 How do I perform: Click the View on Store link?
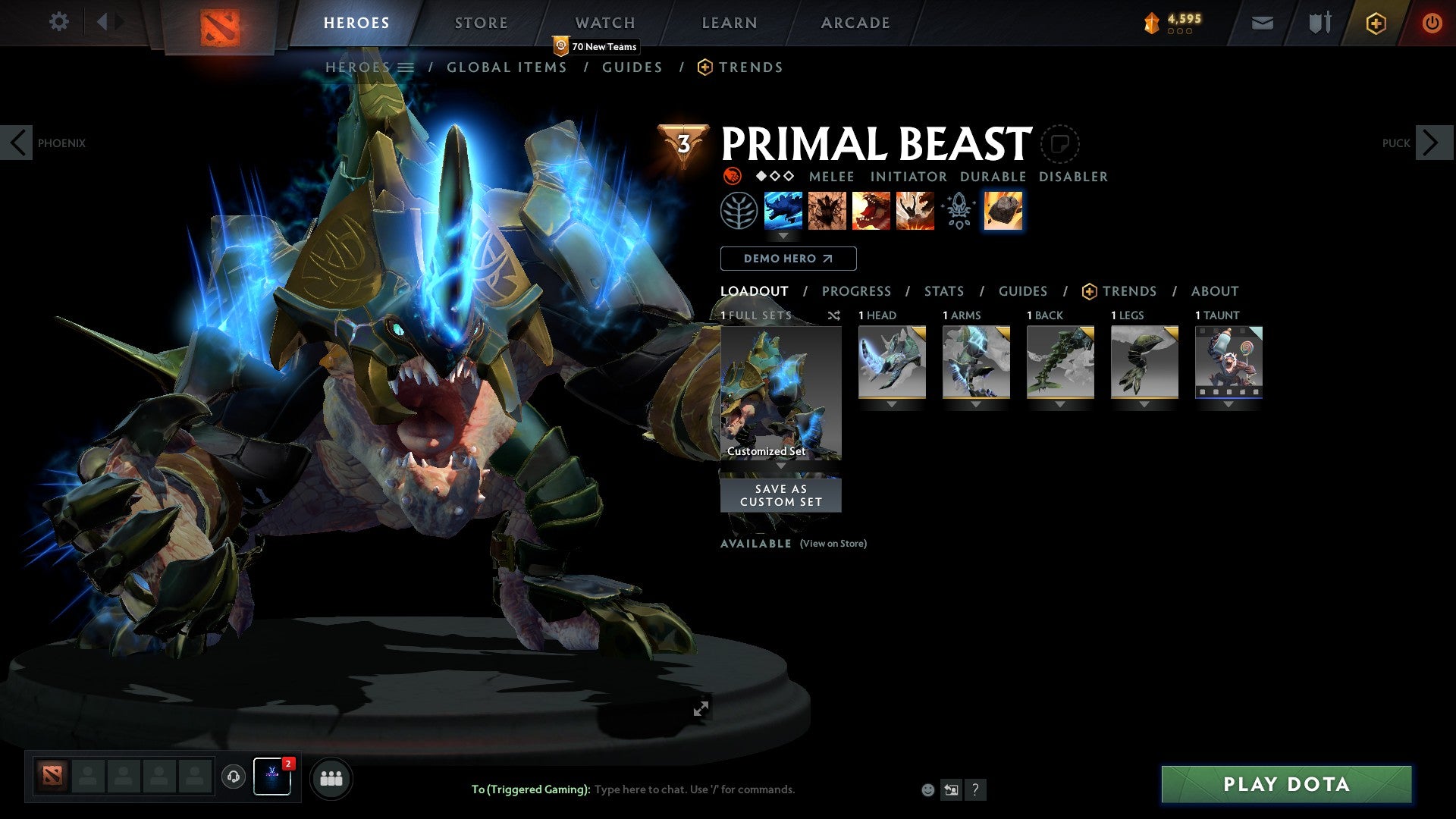(x=833, y=544)
